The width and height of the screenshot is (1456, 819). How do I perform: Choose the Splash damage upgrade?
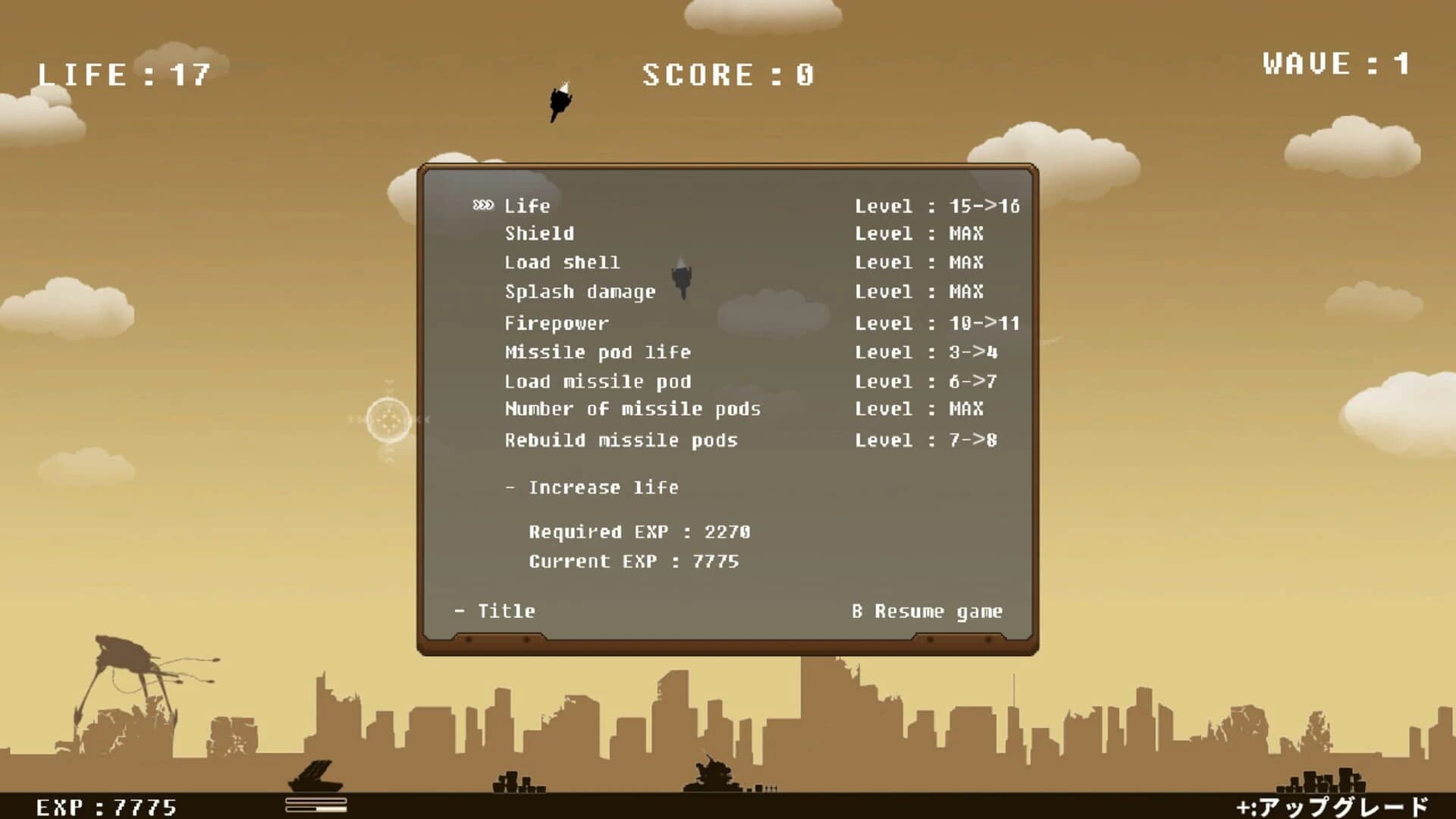tap(580, 292)
